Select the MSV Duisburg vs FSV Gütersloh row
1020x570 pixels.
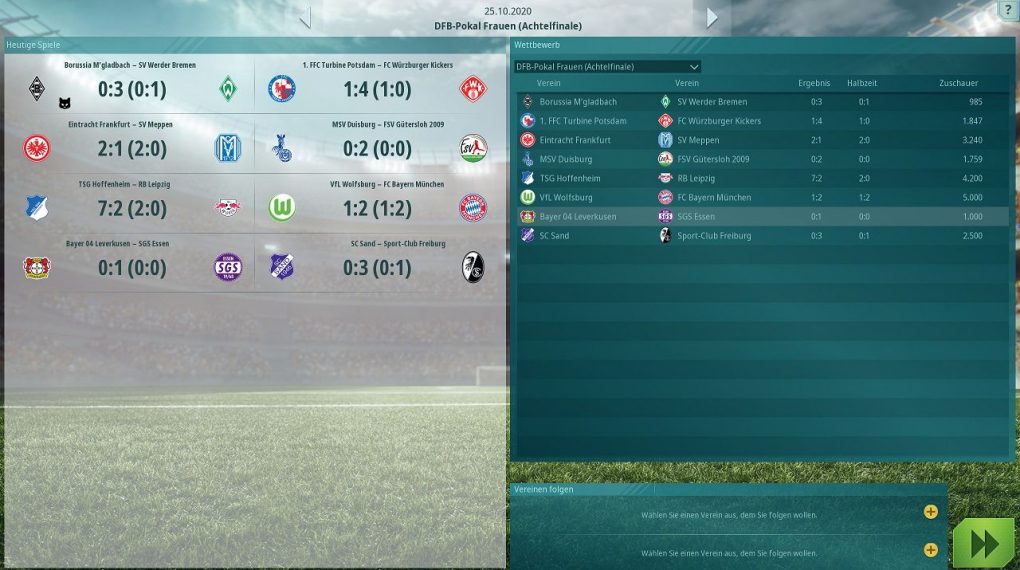pos(760,159)
